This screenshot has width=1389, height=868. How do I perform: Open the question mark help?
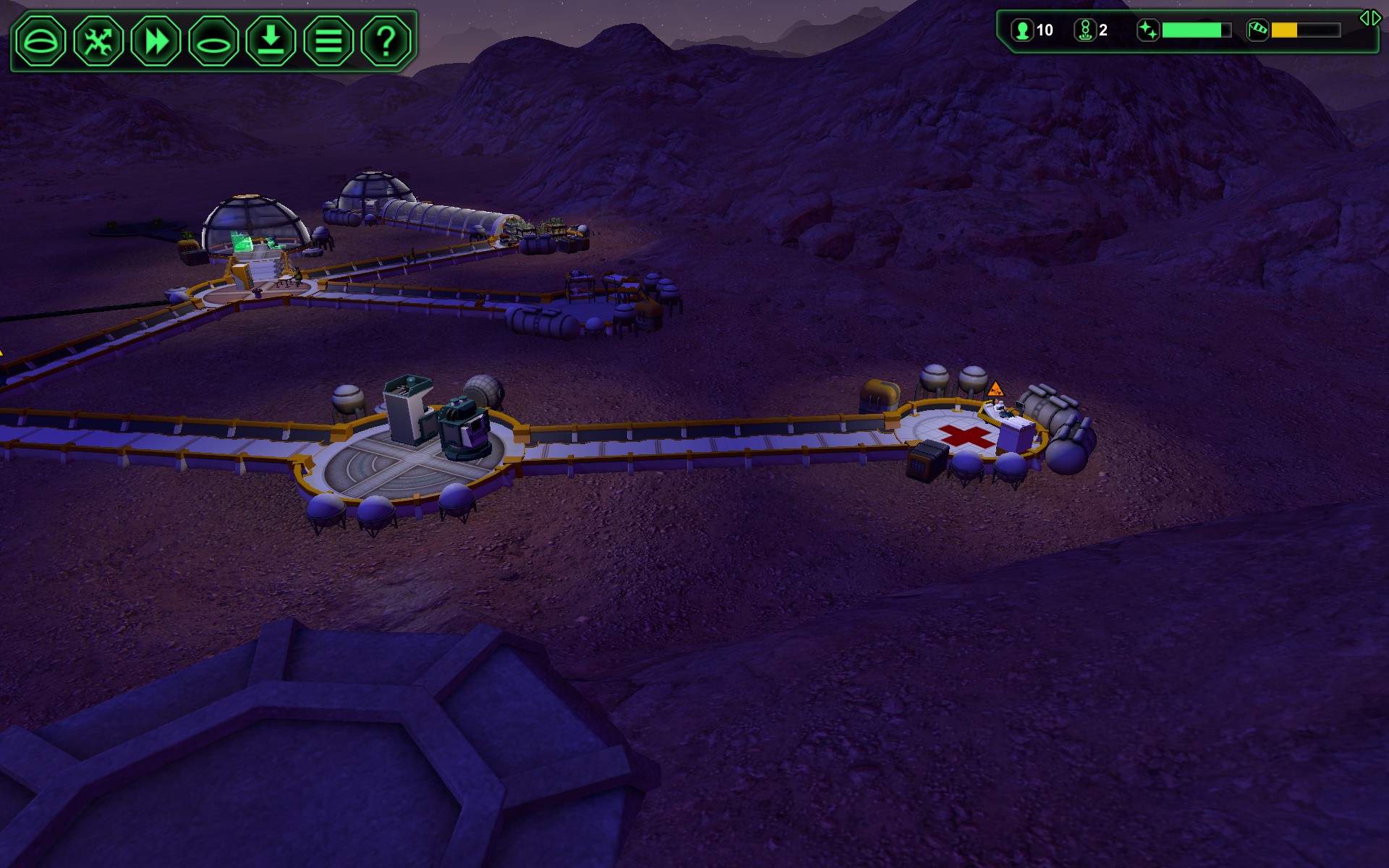pyautogui.click(x=386, y=41)
